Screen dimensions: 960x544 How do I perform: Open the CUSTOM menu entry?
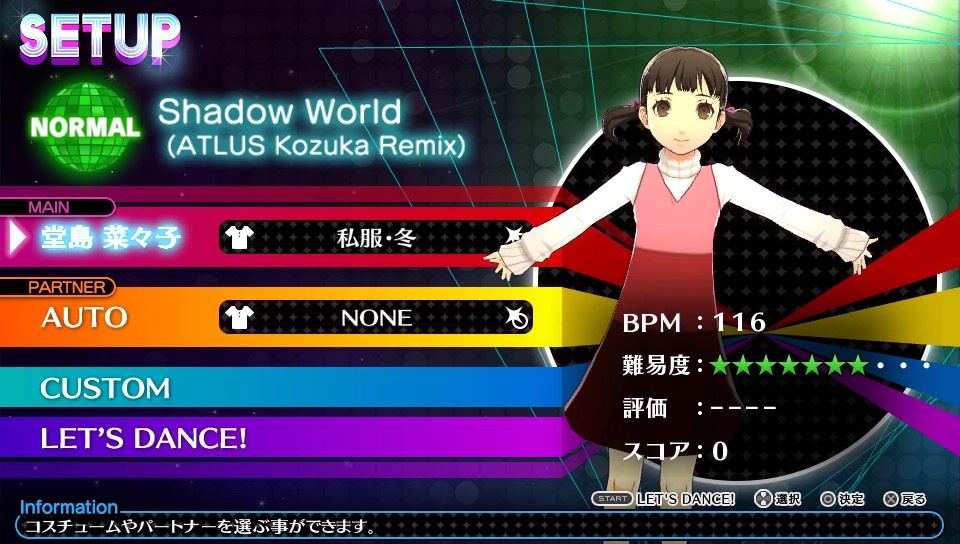point(106,388)
